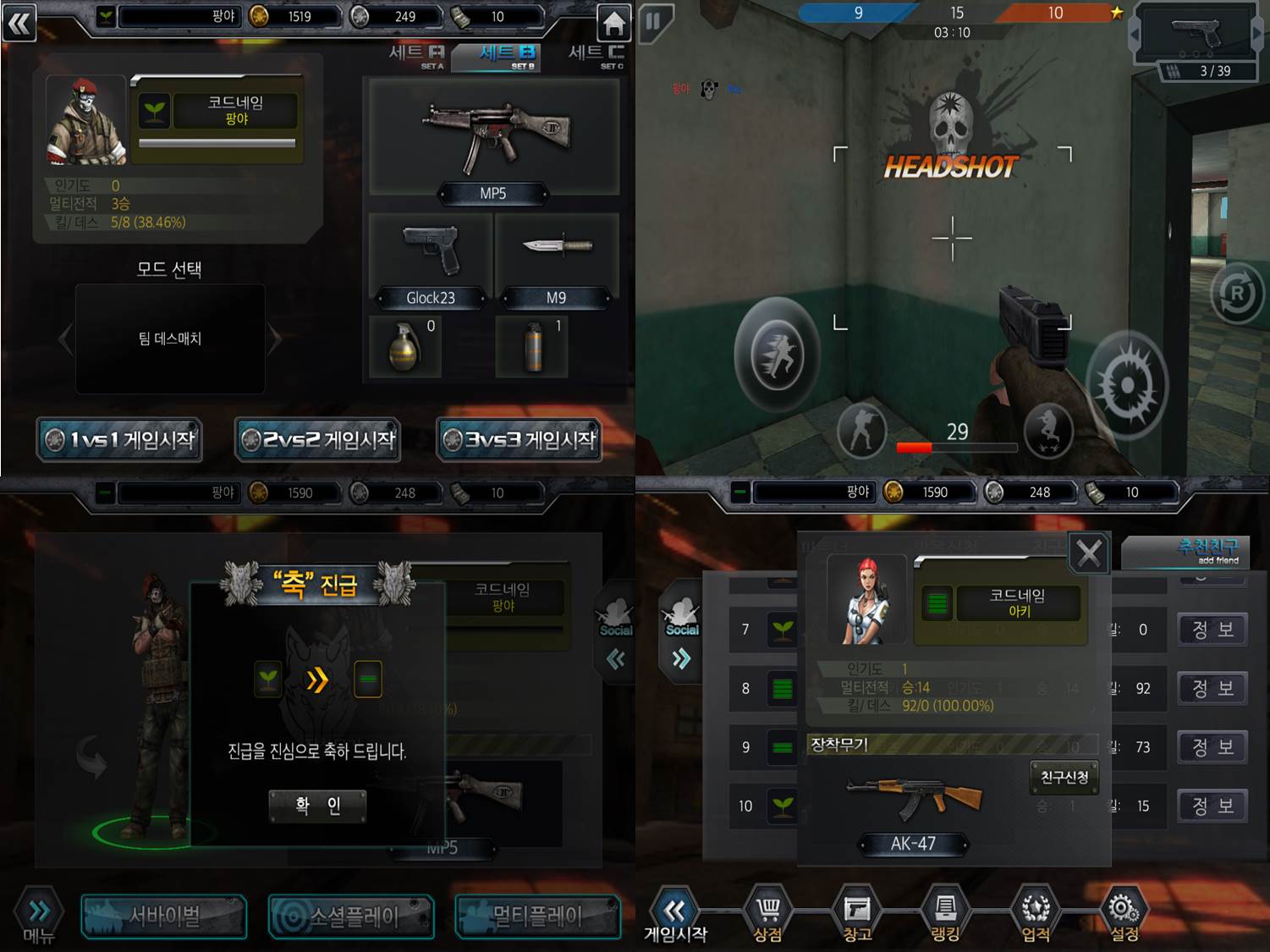Viewport: 1270px width, 952px height.
Task: Open the 상점 shop
Action: point(767,916)
